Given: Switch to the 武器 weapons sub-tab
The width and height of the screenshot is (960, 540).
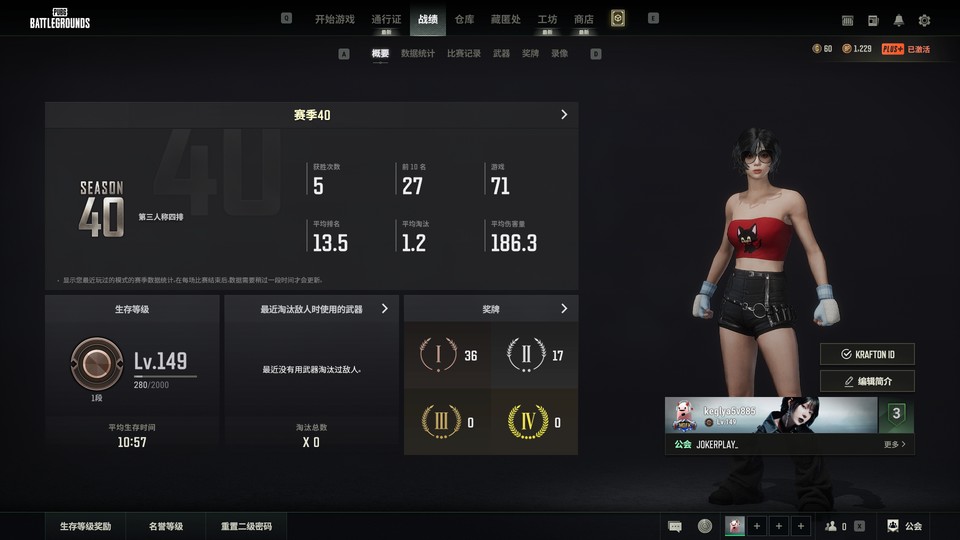Looking at the screenshot, I should point(502,53).
